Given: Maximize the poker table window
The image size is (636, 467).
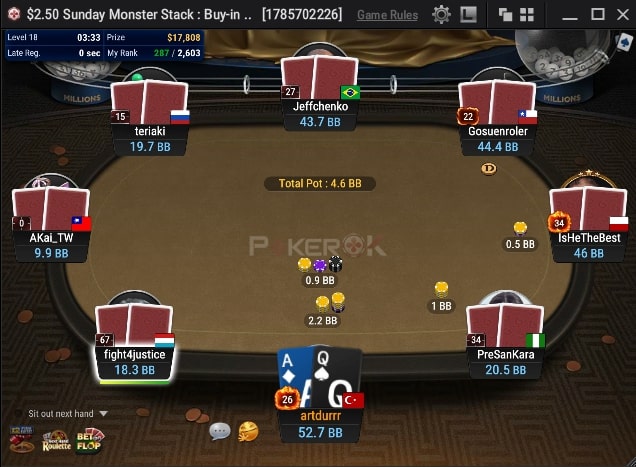Looking at the screenshot, I should coord(597,15).
